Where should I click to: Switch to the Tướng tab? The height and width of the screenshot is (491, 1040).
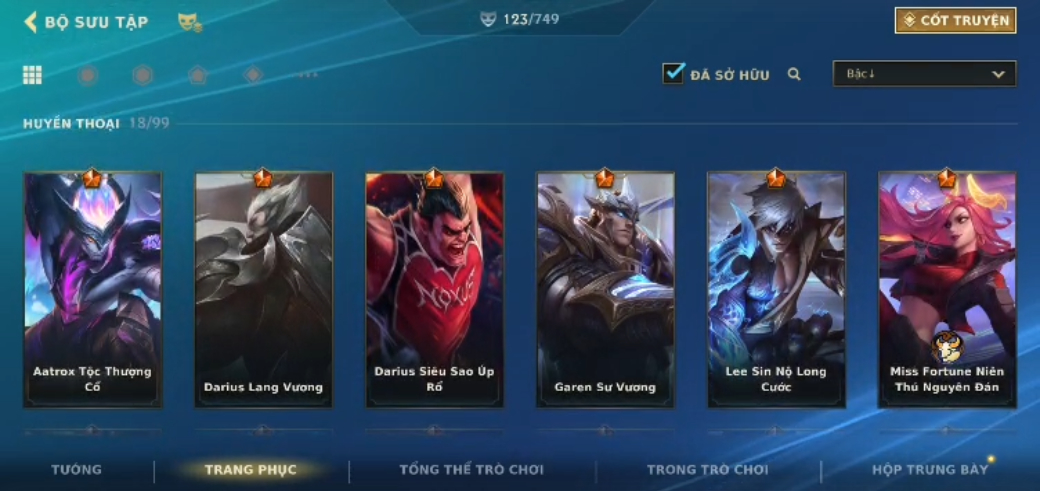click(x=77, y=470)
